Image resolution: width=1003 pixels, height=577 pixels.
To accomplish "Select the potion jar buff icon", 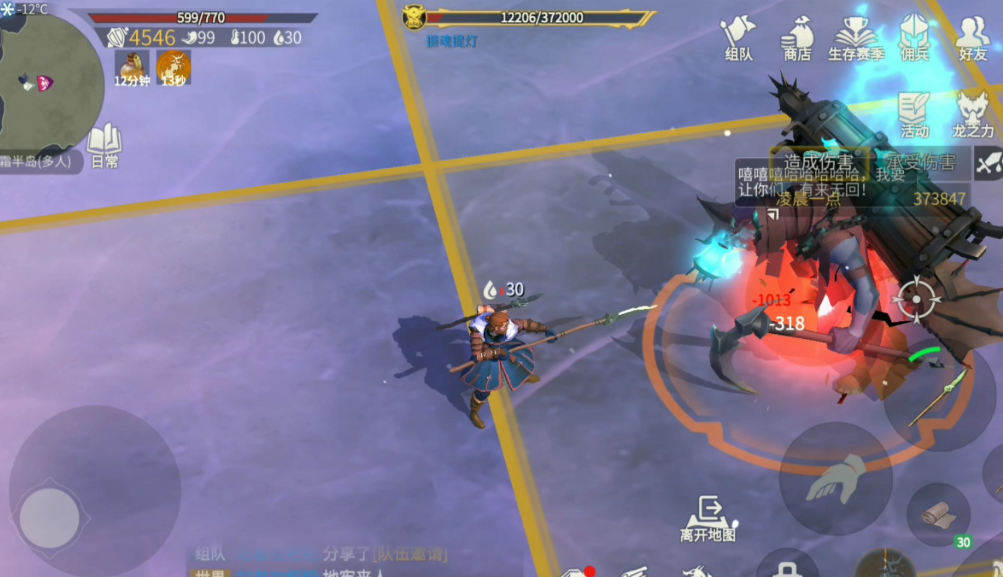I will 131,67.
